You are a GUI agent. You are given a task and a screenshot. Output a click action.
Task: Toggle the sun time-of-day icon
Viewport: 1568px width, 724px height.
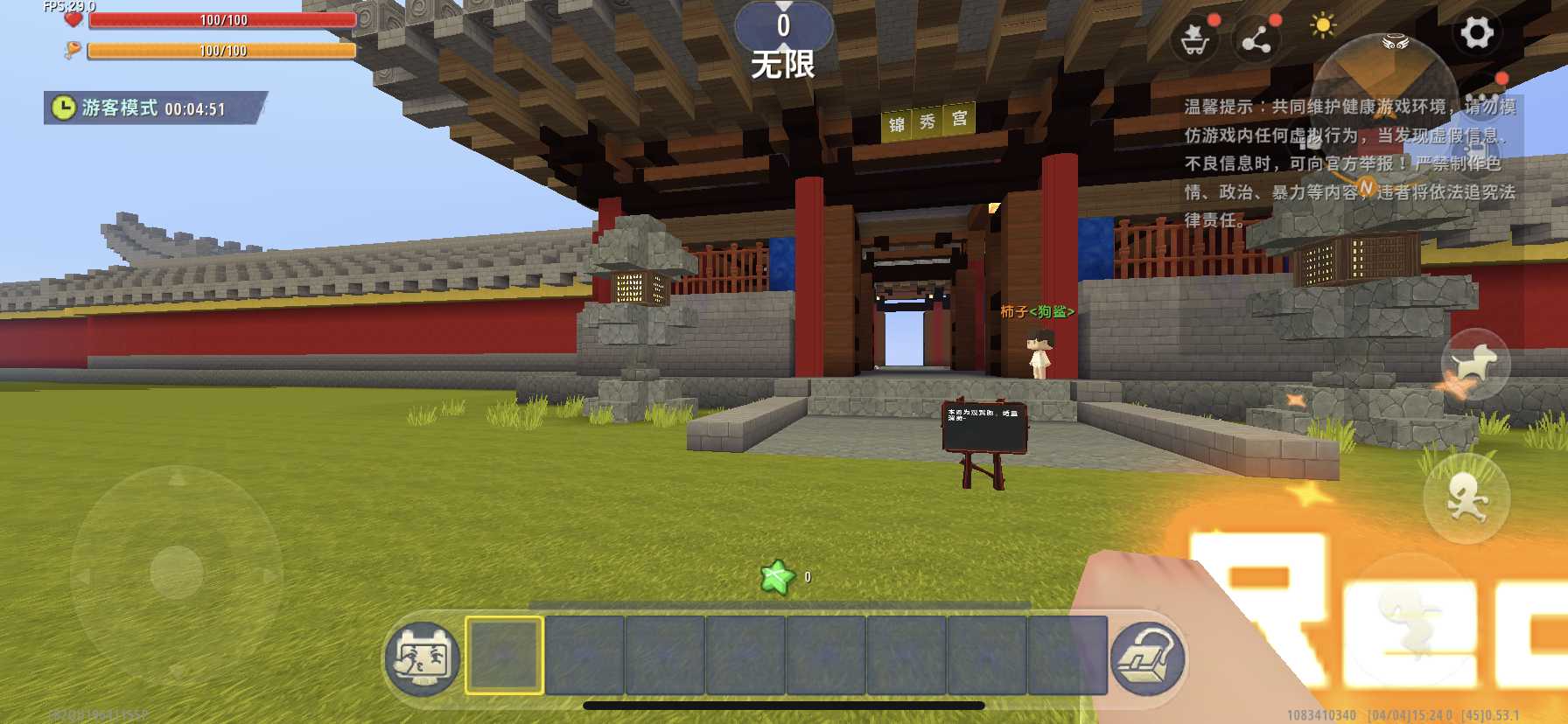[1322, 25]
